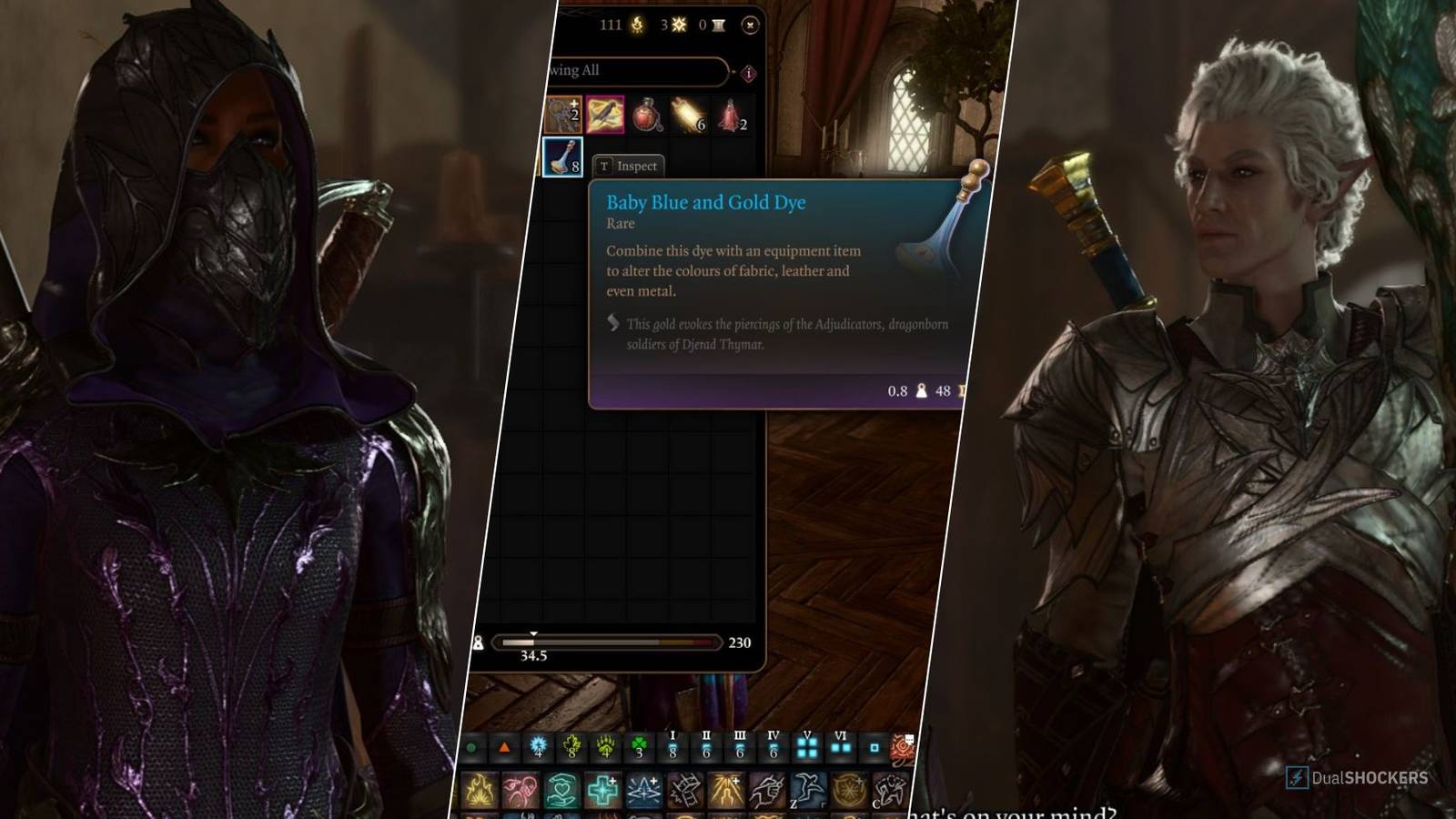Screen dimensions: 1456x819
Task: Select the red healing potion in the inventory
Action: tap(646, 116)
